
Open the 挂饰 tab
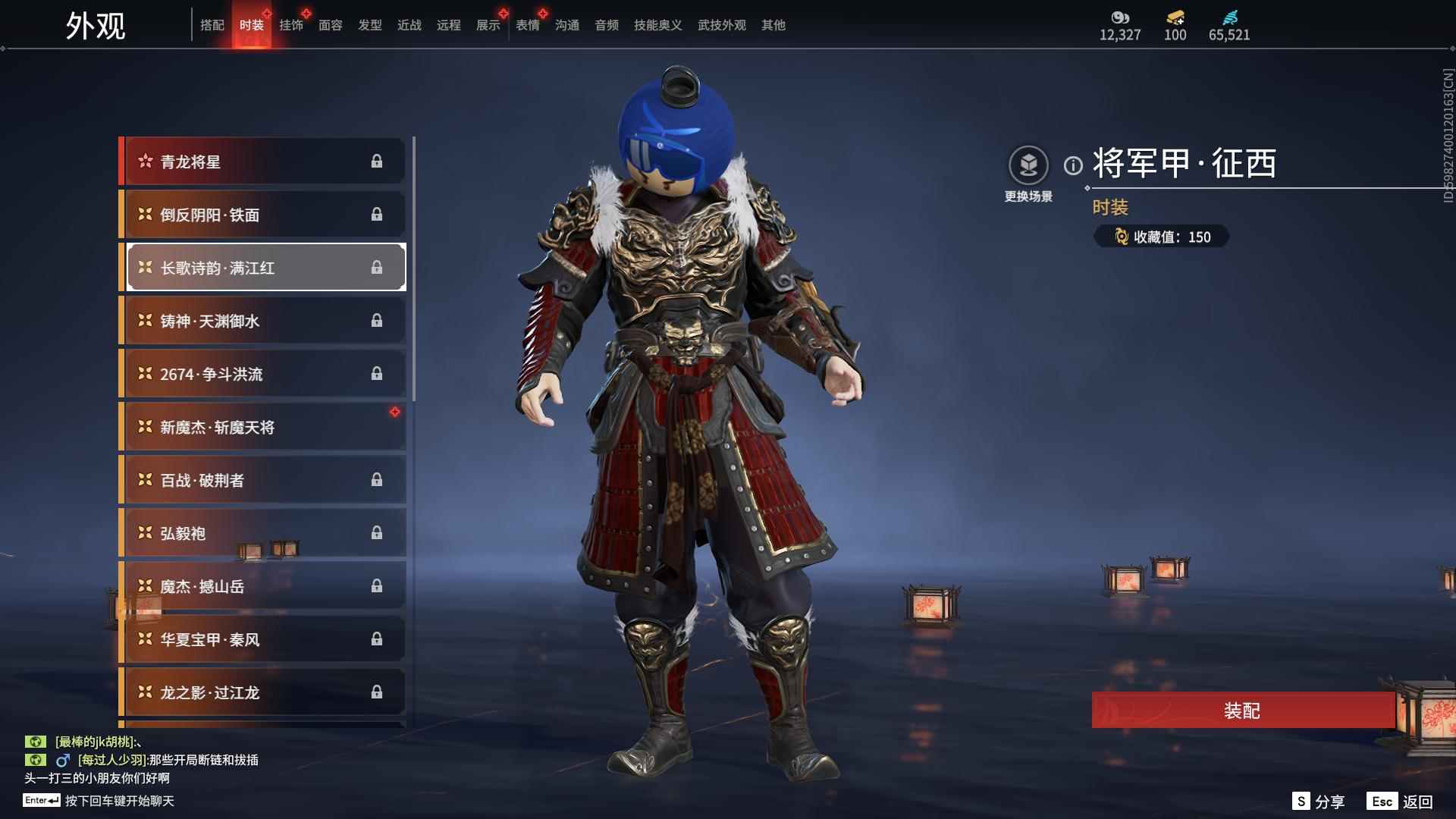pyautogui.click(x=291, y=25)
